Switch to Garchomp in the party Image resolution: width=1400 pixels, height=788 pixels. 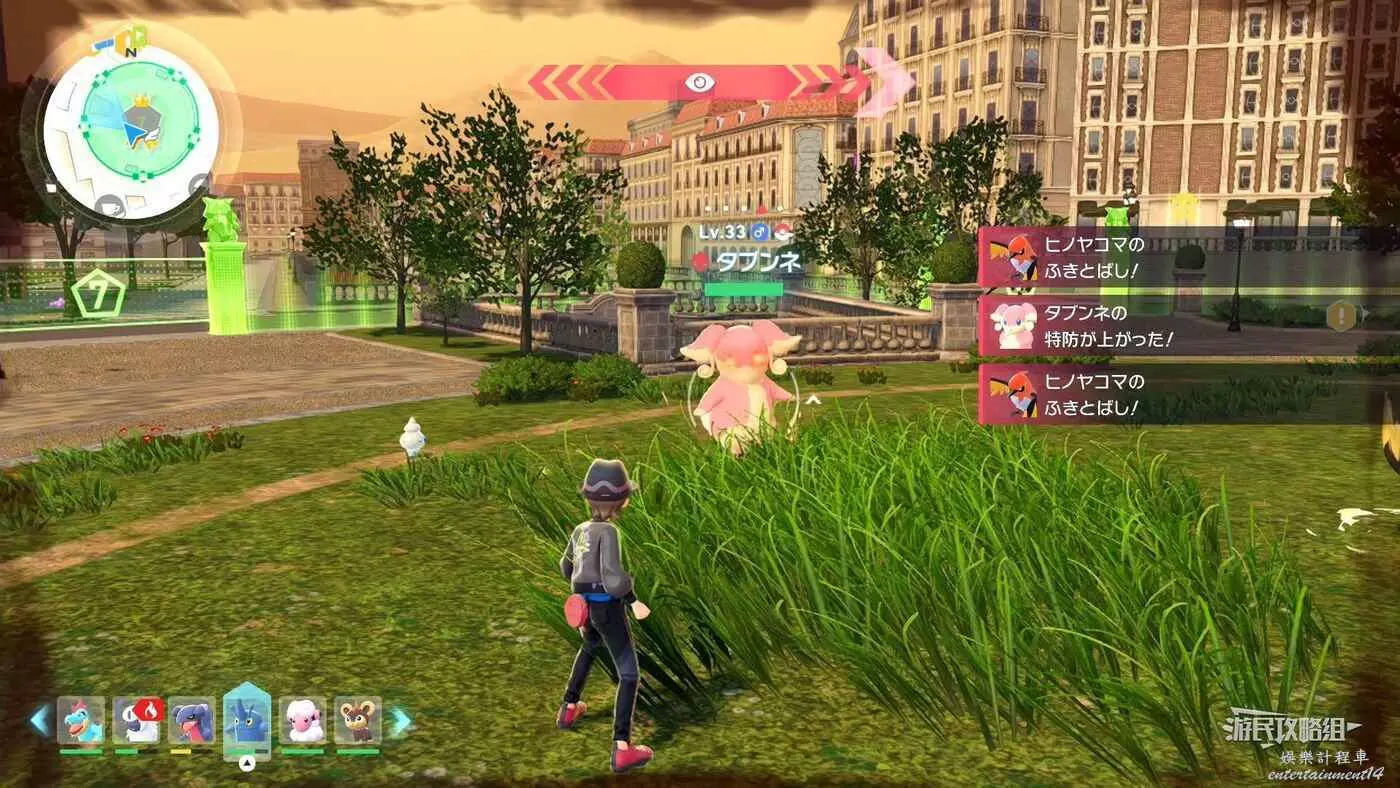(x=191, y=720)
